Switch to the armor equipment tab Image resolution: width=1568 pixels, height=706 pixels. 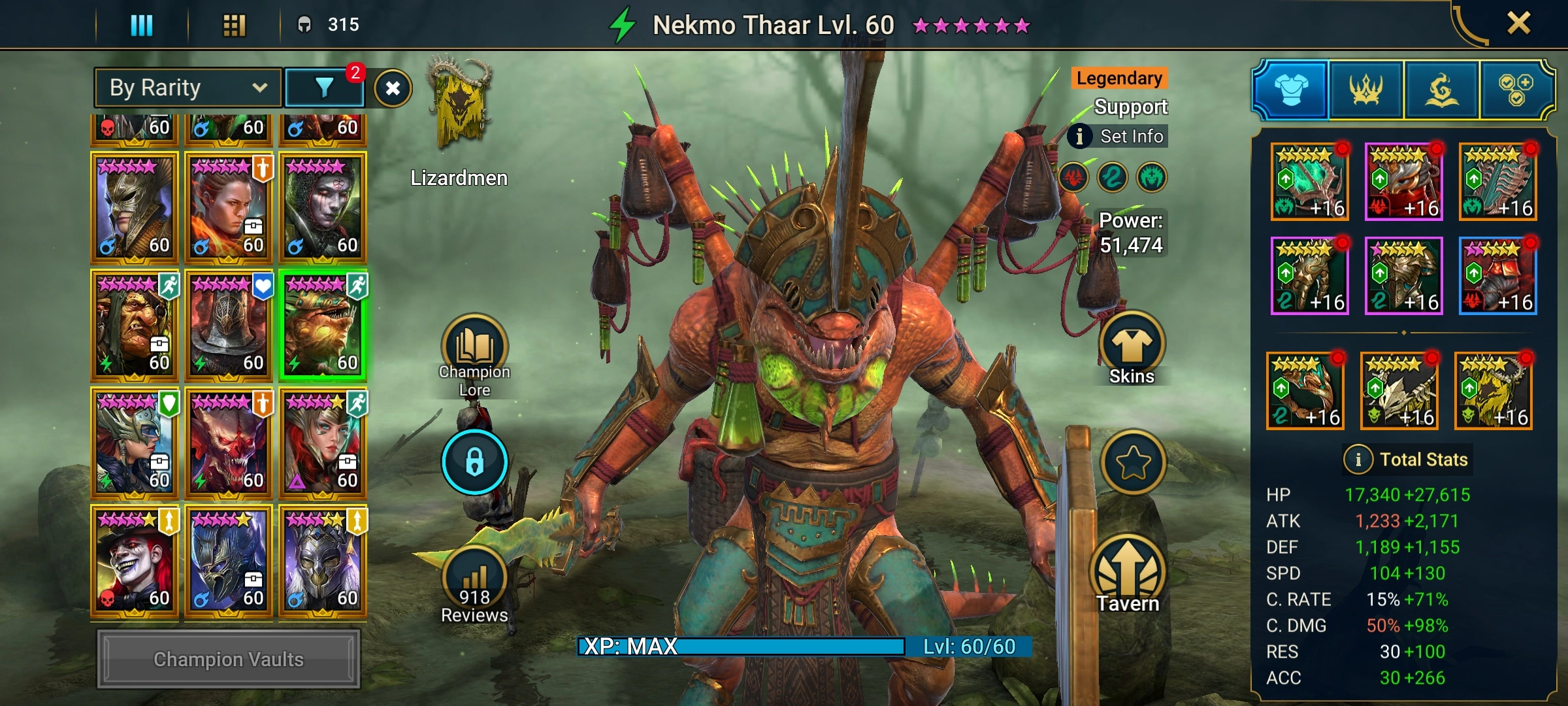1291,90
